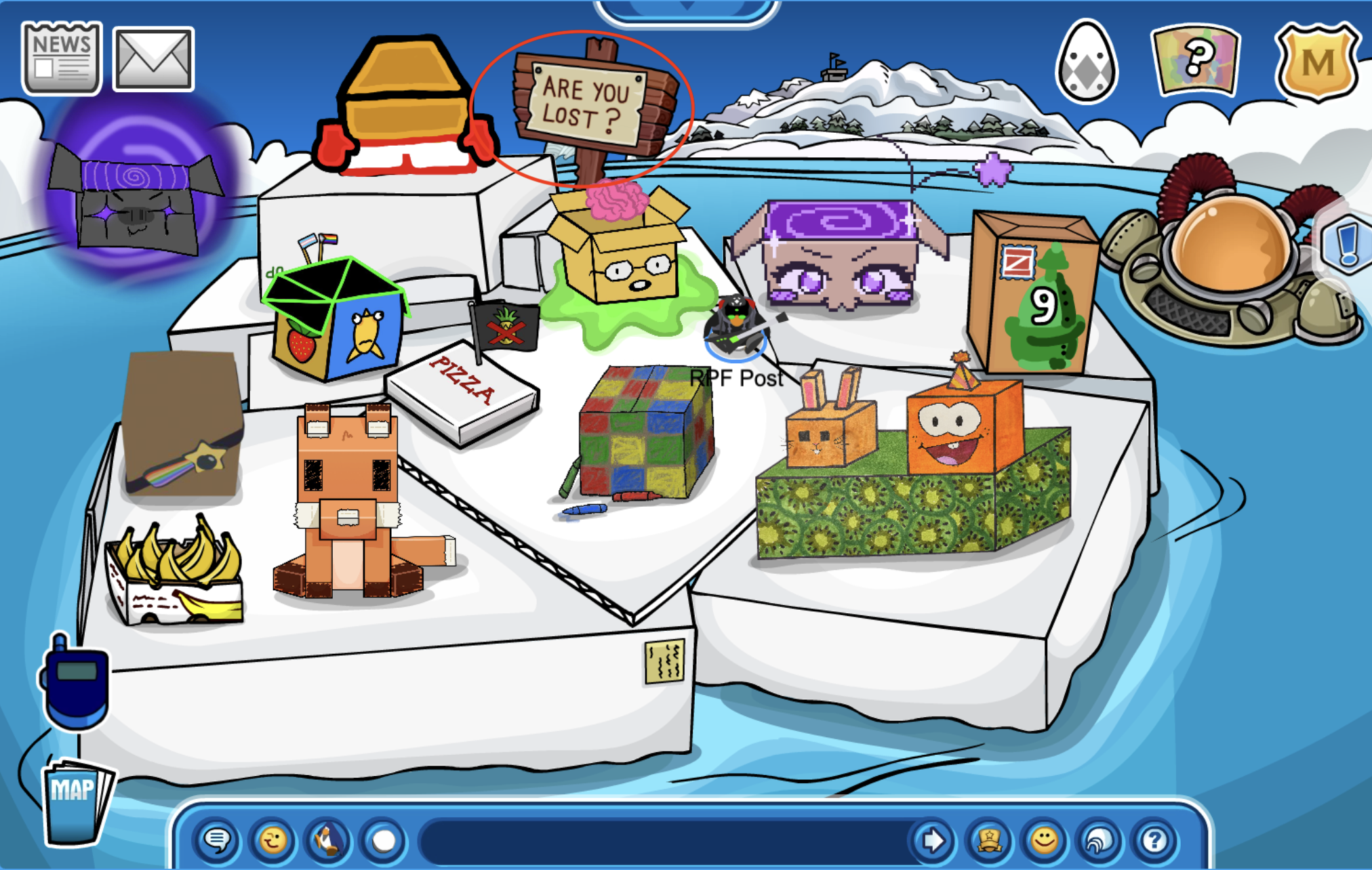Open the News newspaper
Viewport: 1372px width, 870px height.
coord(62,58)
